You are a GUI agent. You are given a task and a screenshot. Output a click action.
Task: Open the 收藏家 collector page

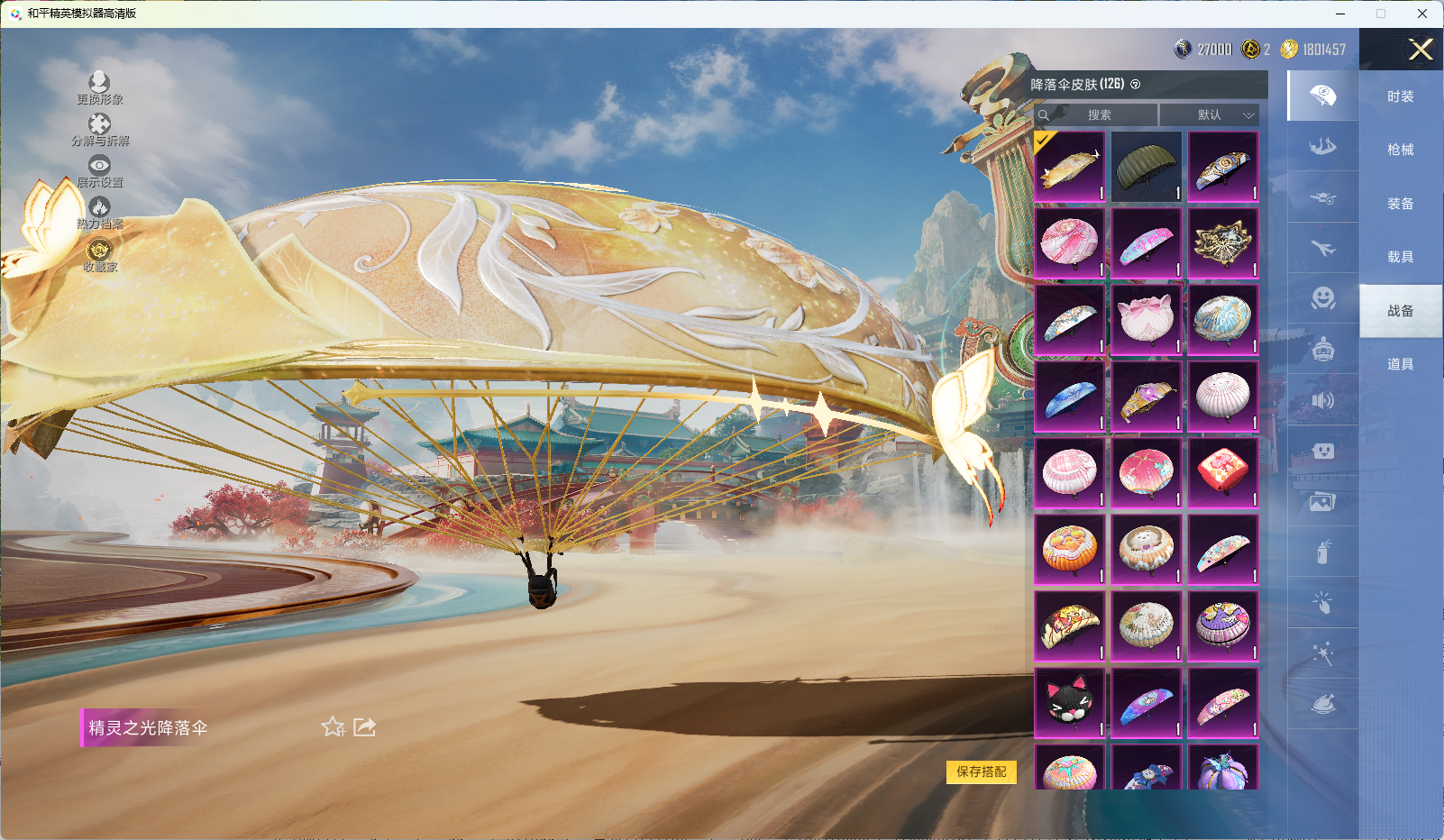tap(99, 254)
